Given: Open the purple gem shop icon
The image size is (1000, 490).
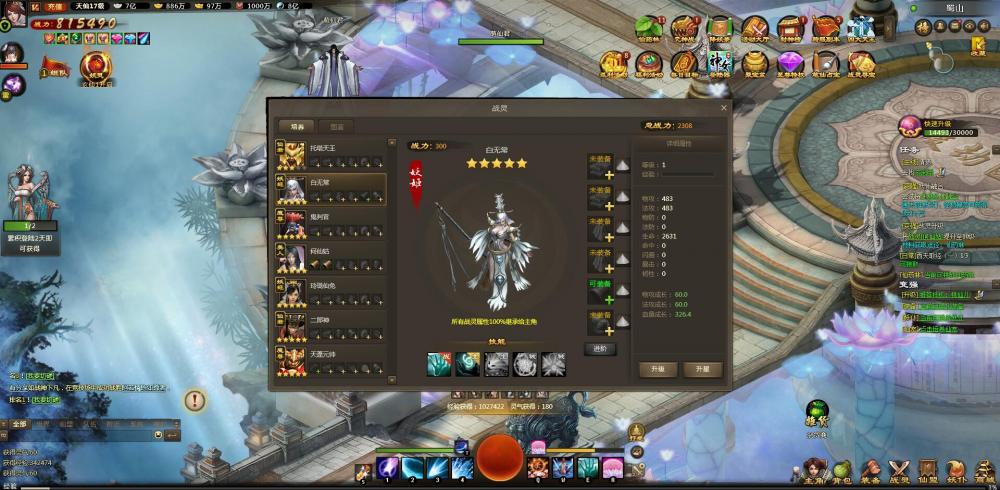Looking at the screenshot, I should point(790,63).
